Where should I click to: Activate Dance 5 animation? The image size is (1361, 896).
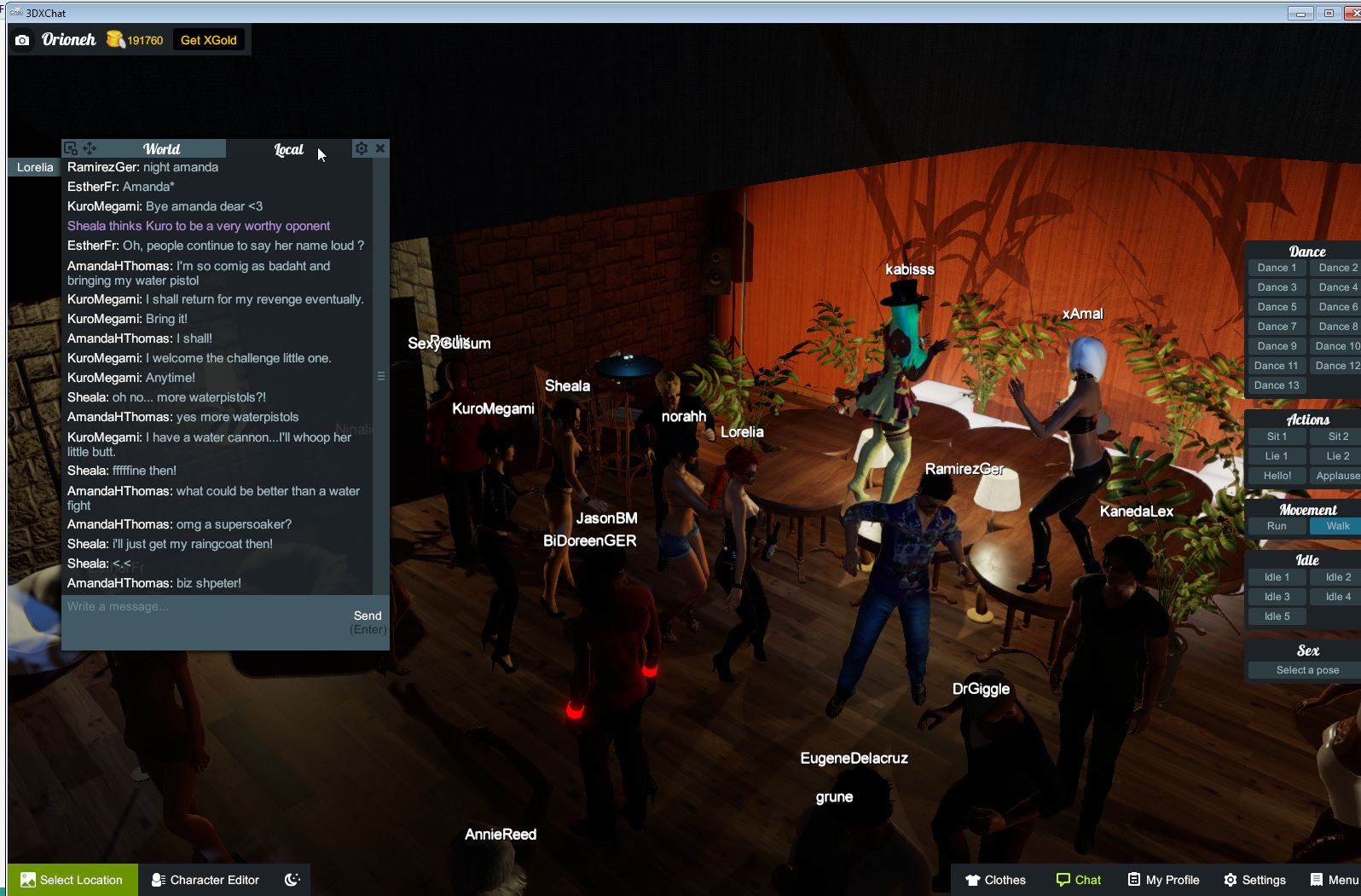click(1275, 306)
